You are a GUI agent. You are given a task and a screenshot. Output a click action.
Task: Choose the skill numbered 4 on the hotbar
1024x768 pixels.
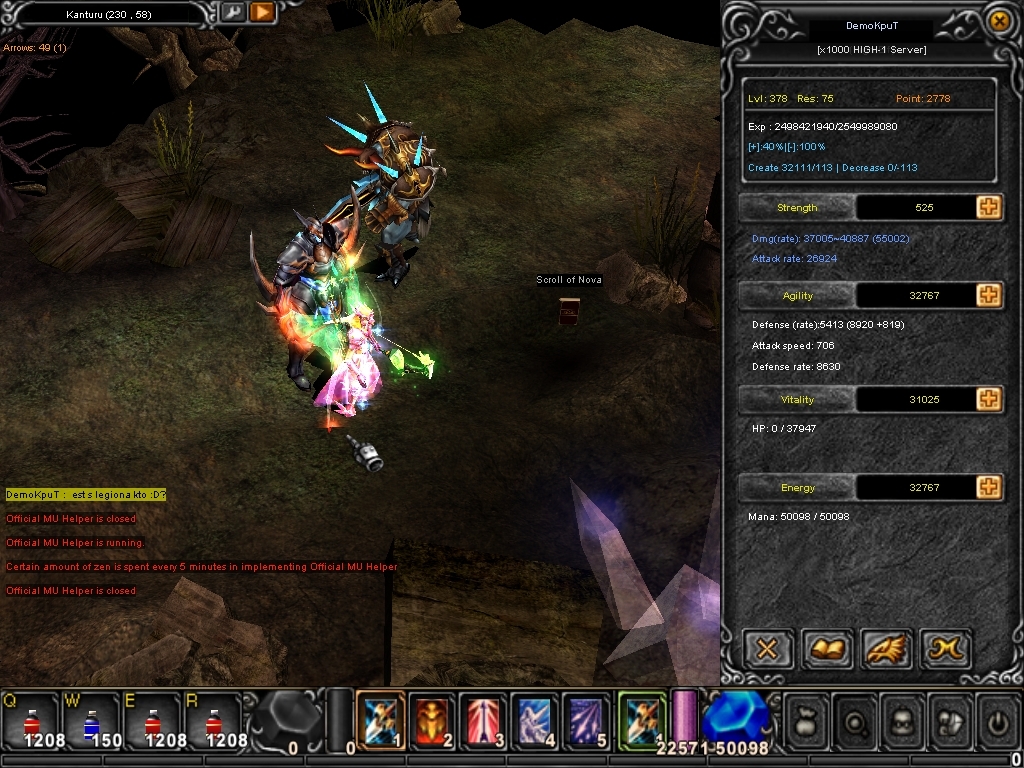click(x=536, y=718)
